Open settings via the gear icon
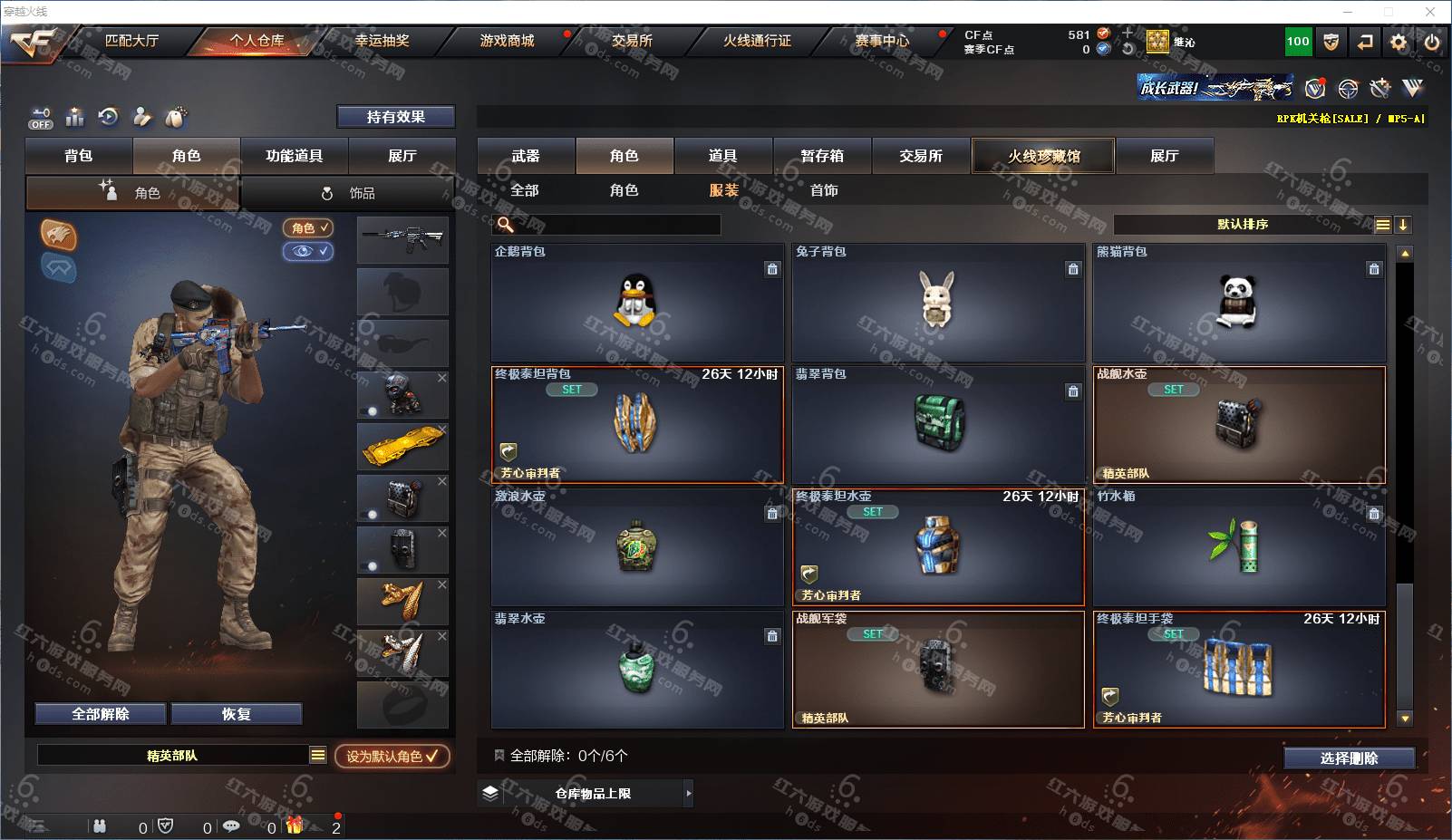The width and height of the screenshot is (1452, 840). (x=1399, y=42)
